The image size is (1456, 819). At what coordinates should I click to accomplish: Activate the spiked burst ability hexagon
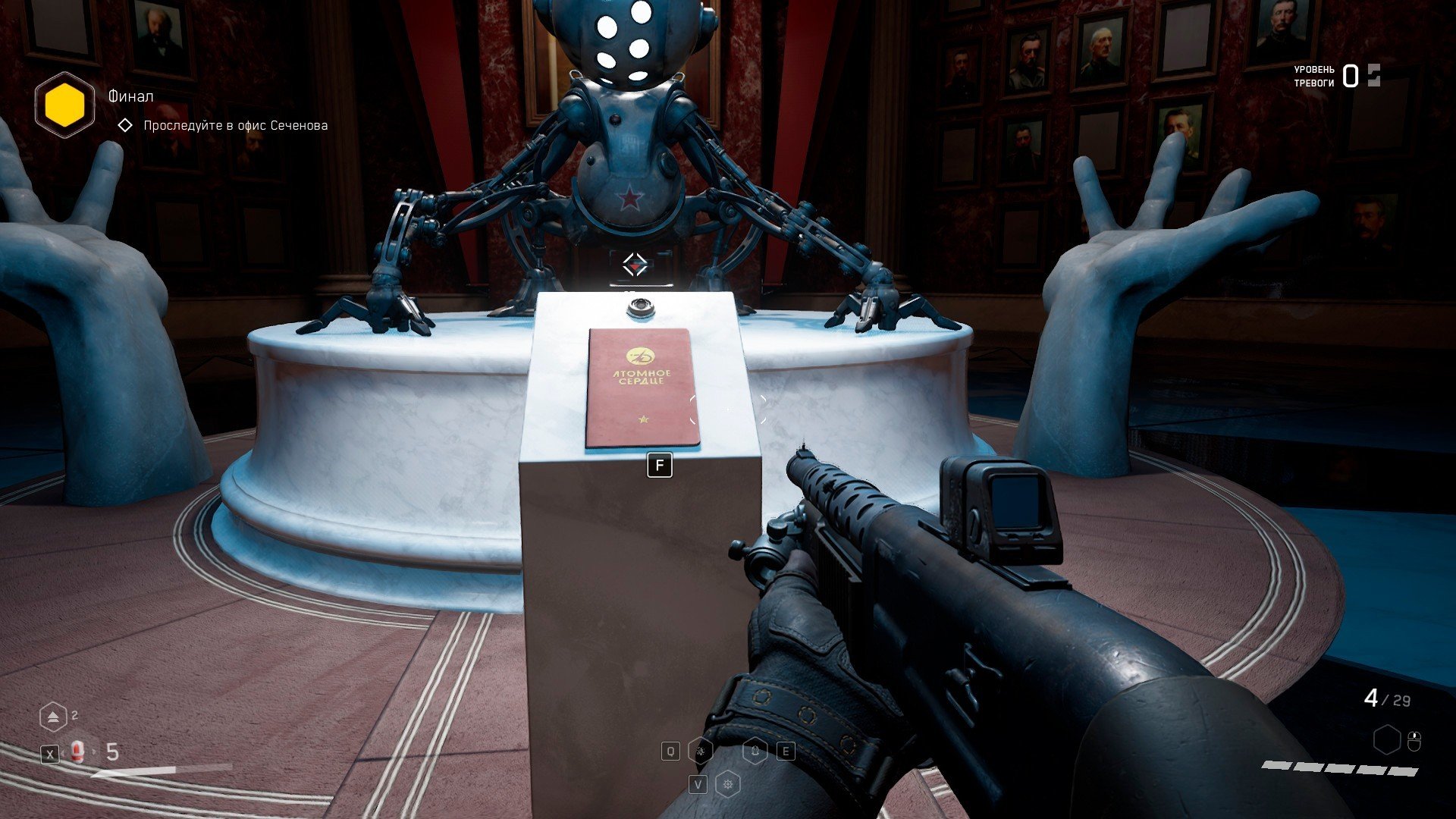pos(728,784)
